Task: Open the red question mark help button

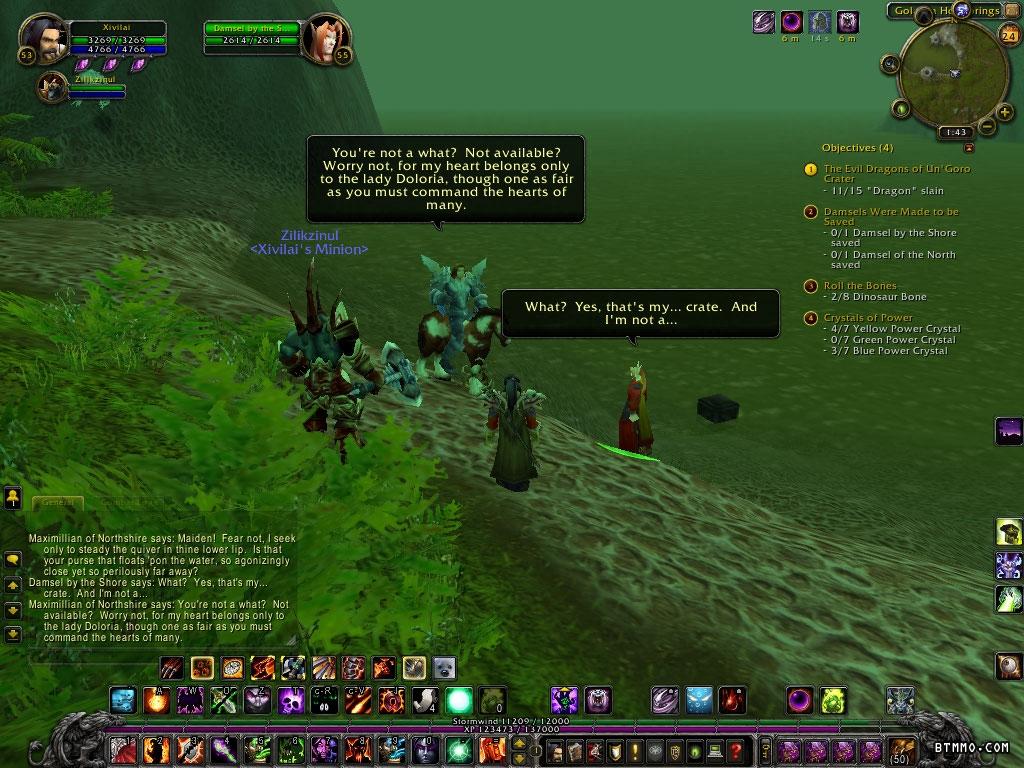Action: pos(735,750)
